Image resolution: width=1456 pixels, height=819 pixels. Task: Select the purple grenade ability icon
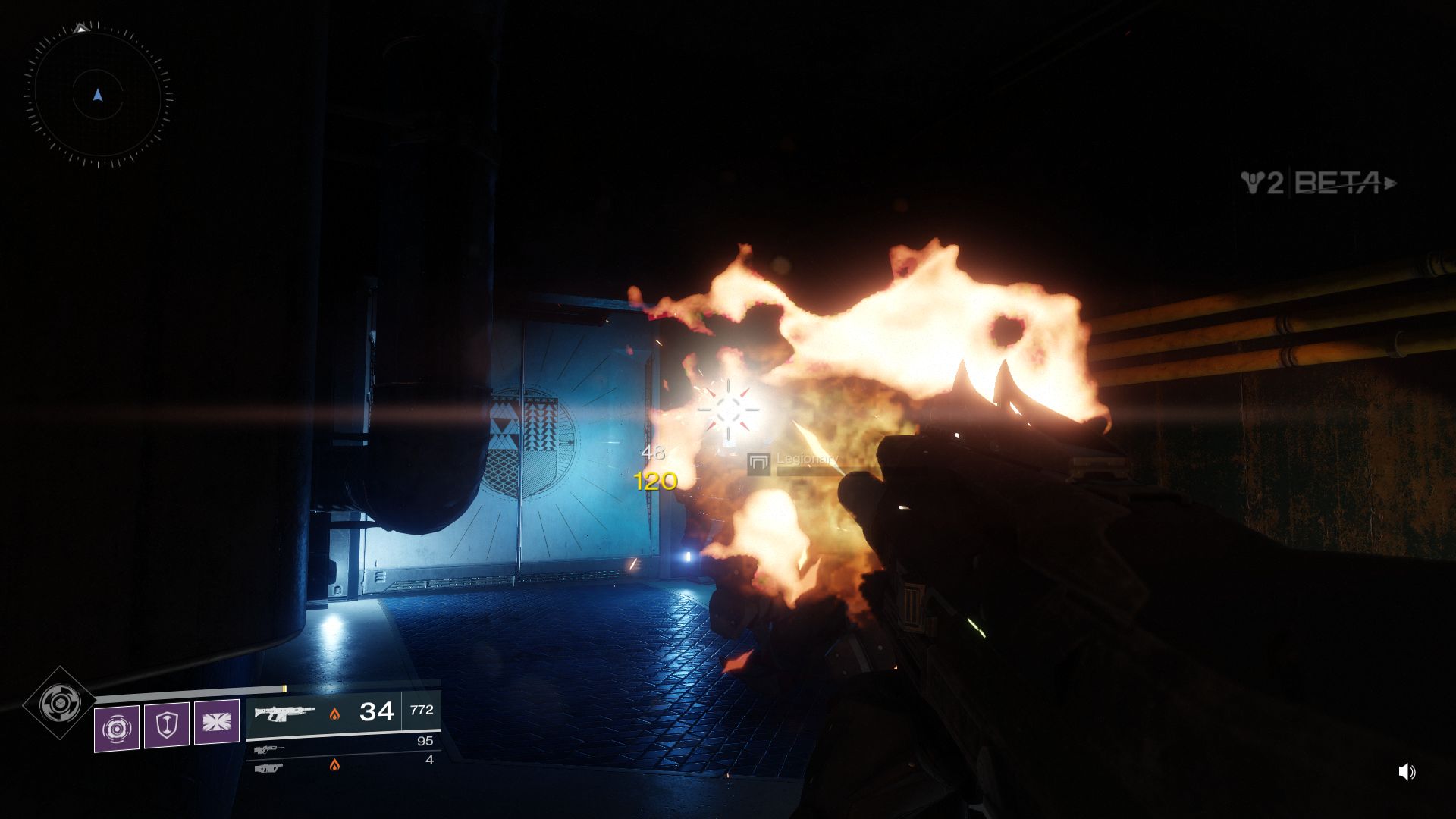(117, 729)
